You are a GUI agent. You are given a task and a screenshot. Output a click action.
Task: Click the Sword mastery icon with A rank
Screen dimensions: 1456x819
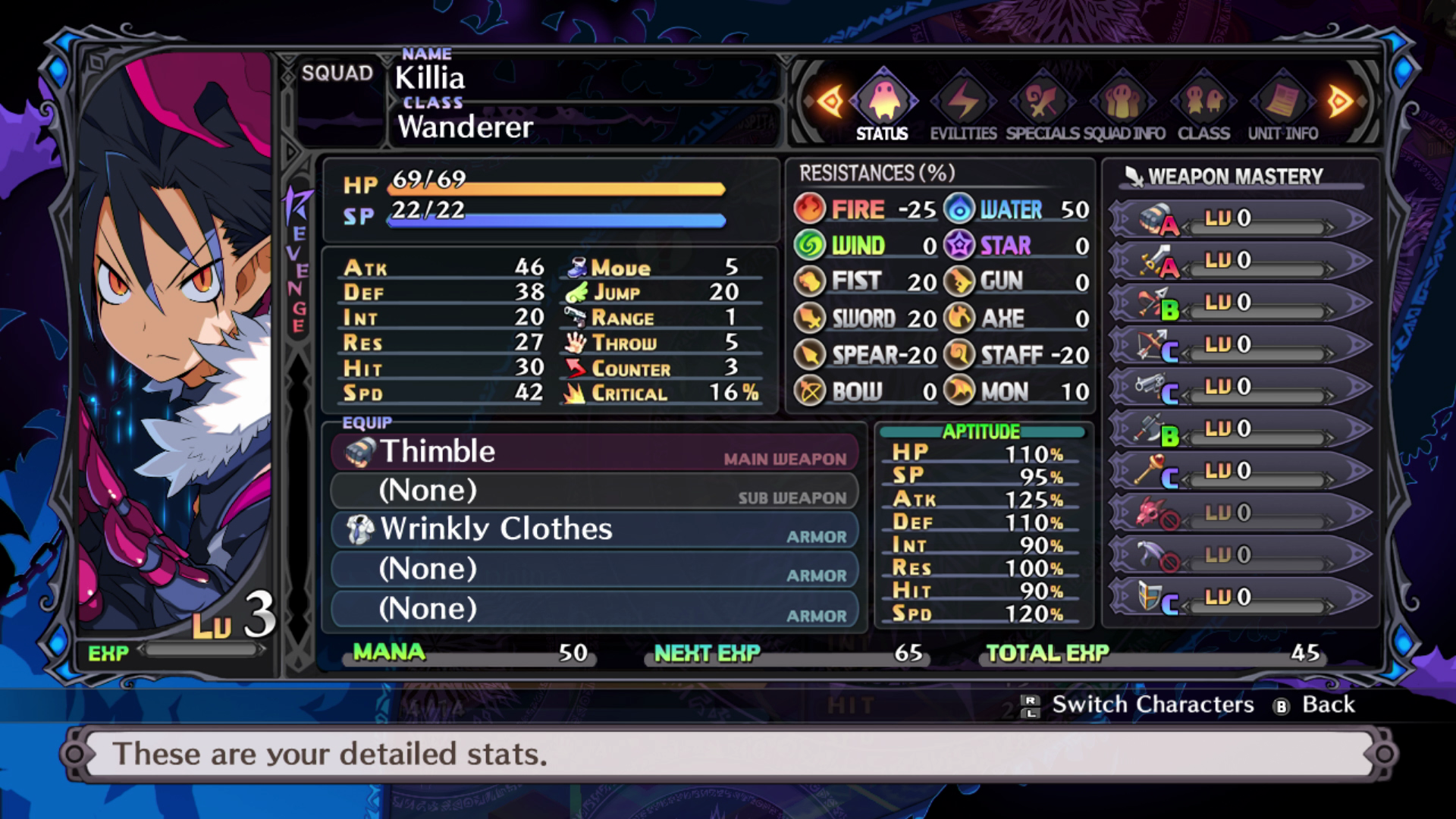pos(1154,260)
